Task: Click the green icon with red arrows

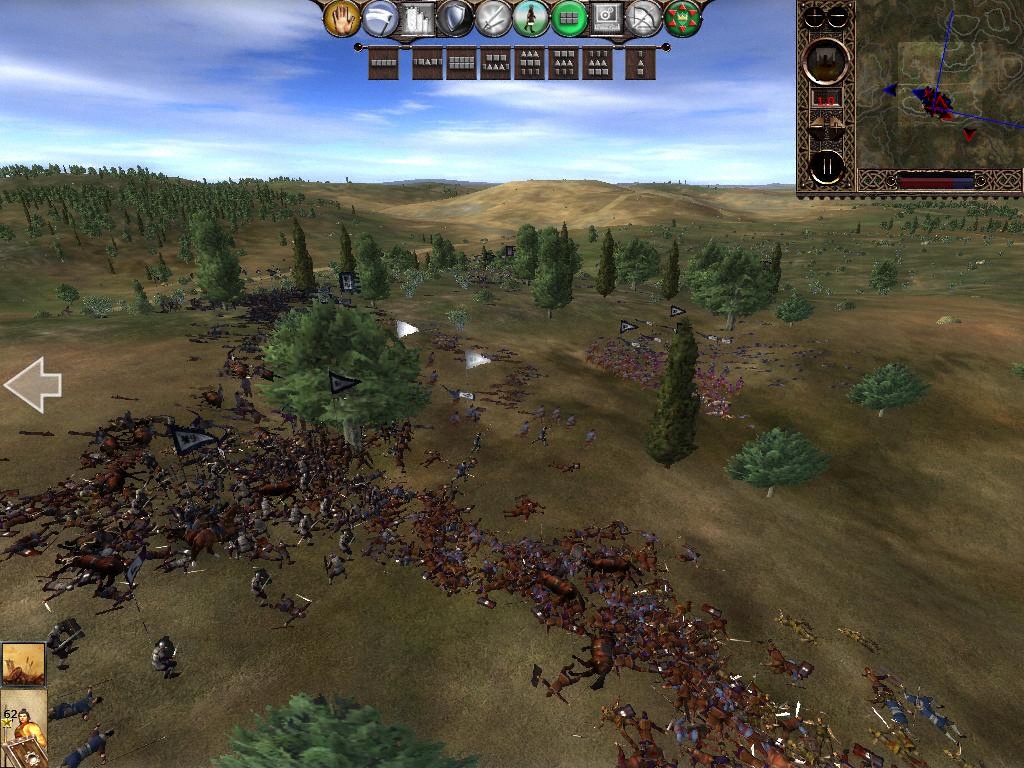Action: pyautogui.click(x=682, y=18)
